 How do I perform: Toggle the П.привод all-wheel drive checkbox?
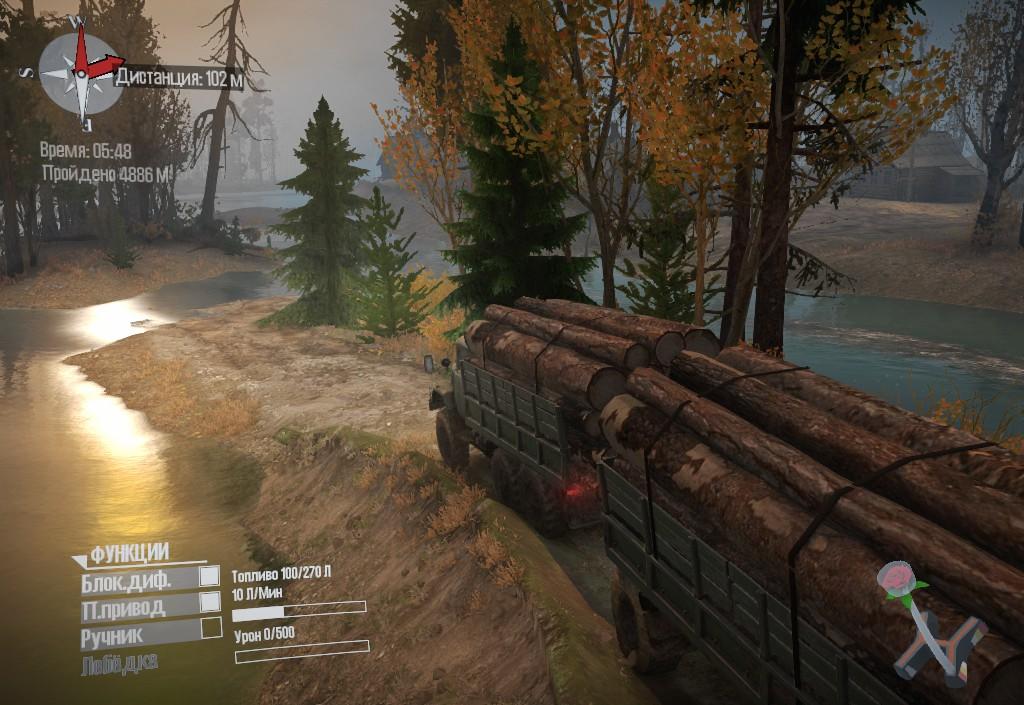tap(210, 602)
